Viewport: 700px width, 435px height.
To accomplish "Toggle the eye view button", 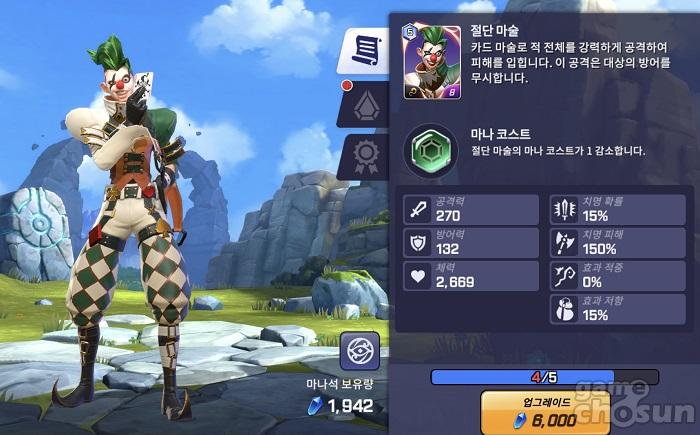I will tap(359, 351).
